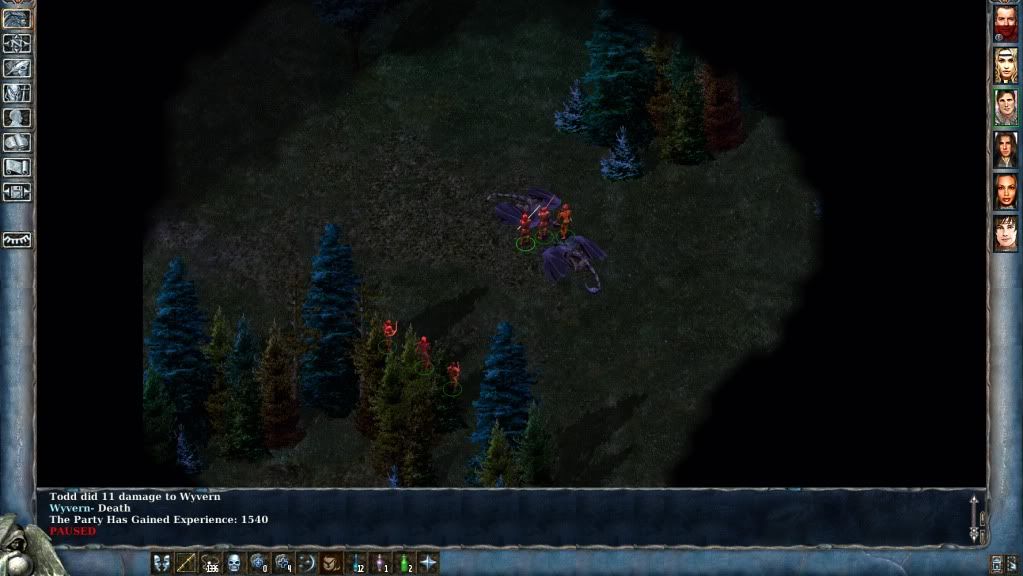Use the purple potion quick item

(380, 563)
